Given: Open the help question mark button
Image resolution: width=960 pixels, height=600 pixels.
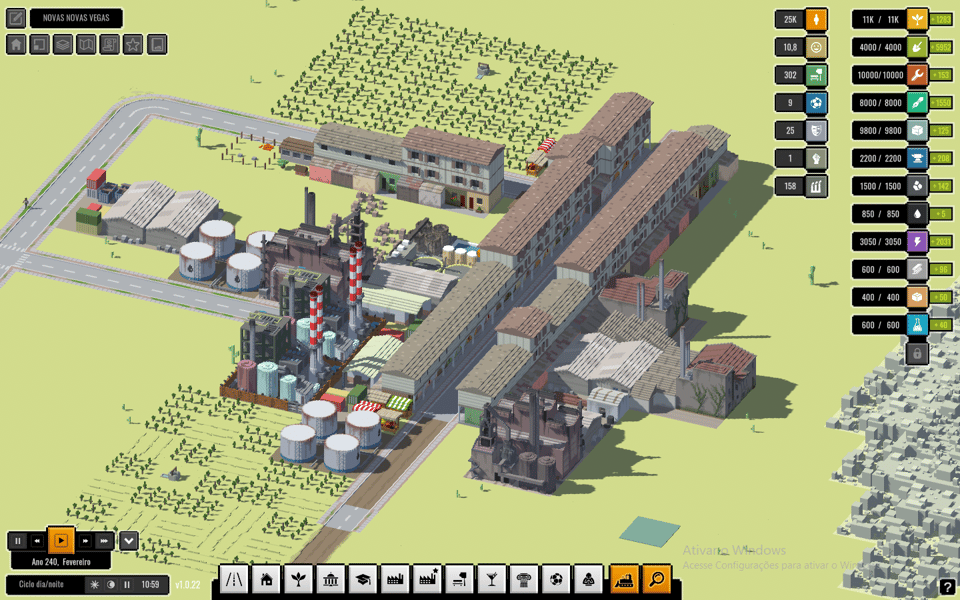Looking at the screenshot, I should pyautogui.click(x=947, y=587).
